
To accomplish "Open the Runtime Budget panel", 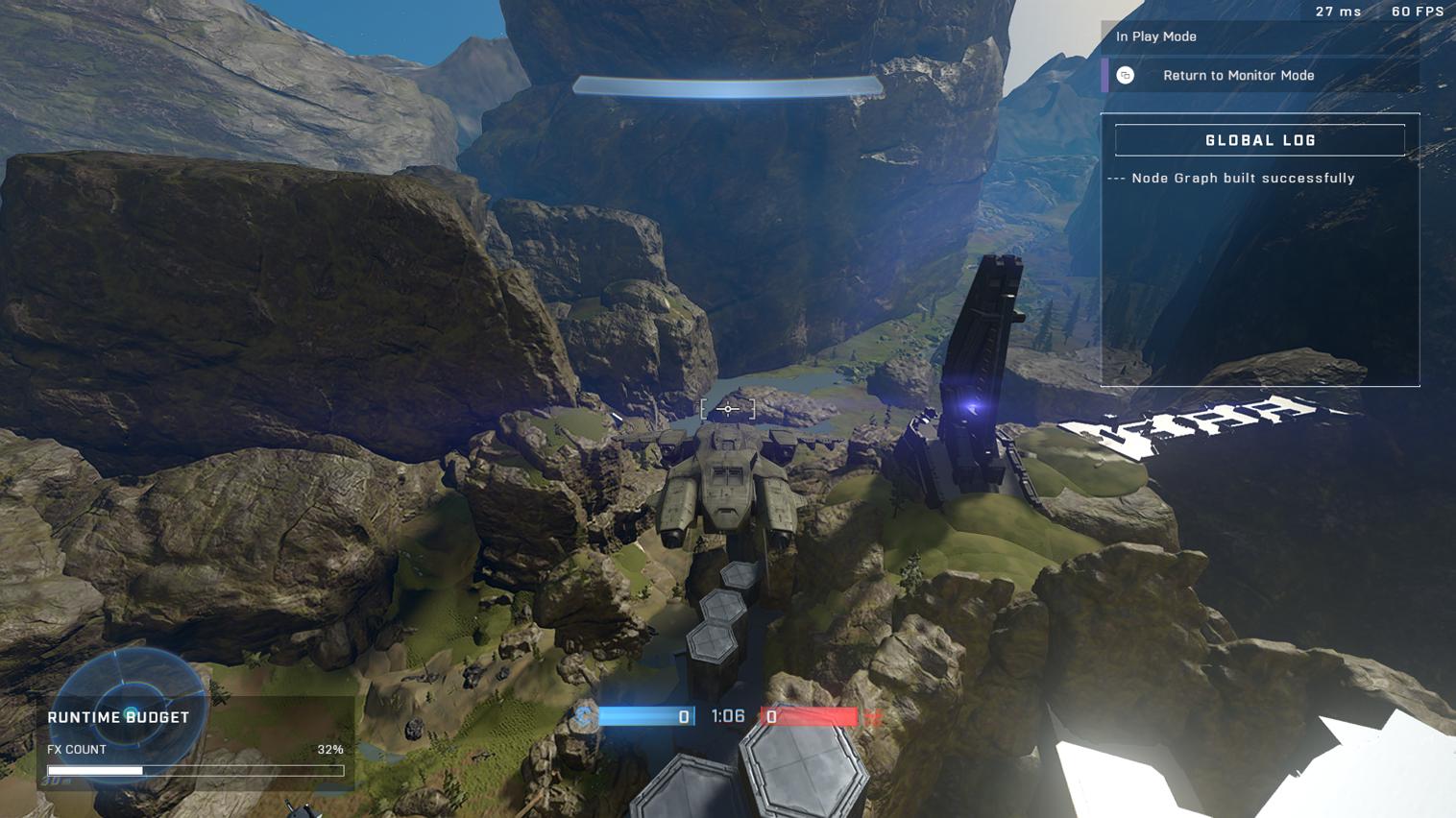I will click(118, 717).
